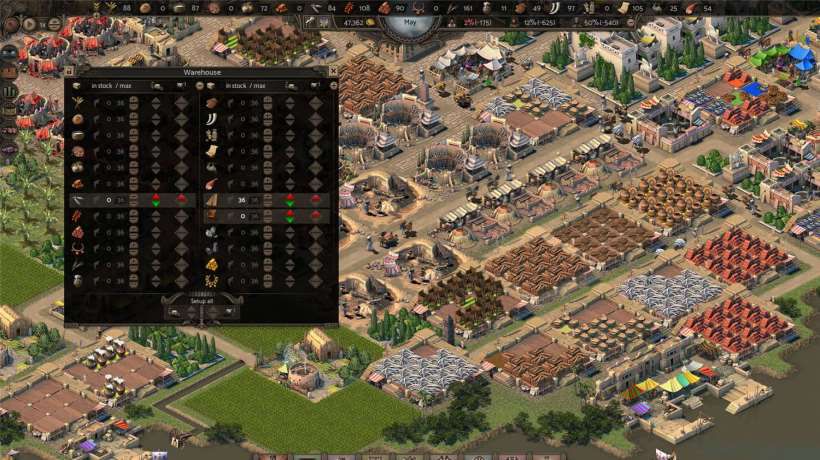Click the May calendar dial
The image size is (820, 460).
coord(408,22)
